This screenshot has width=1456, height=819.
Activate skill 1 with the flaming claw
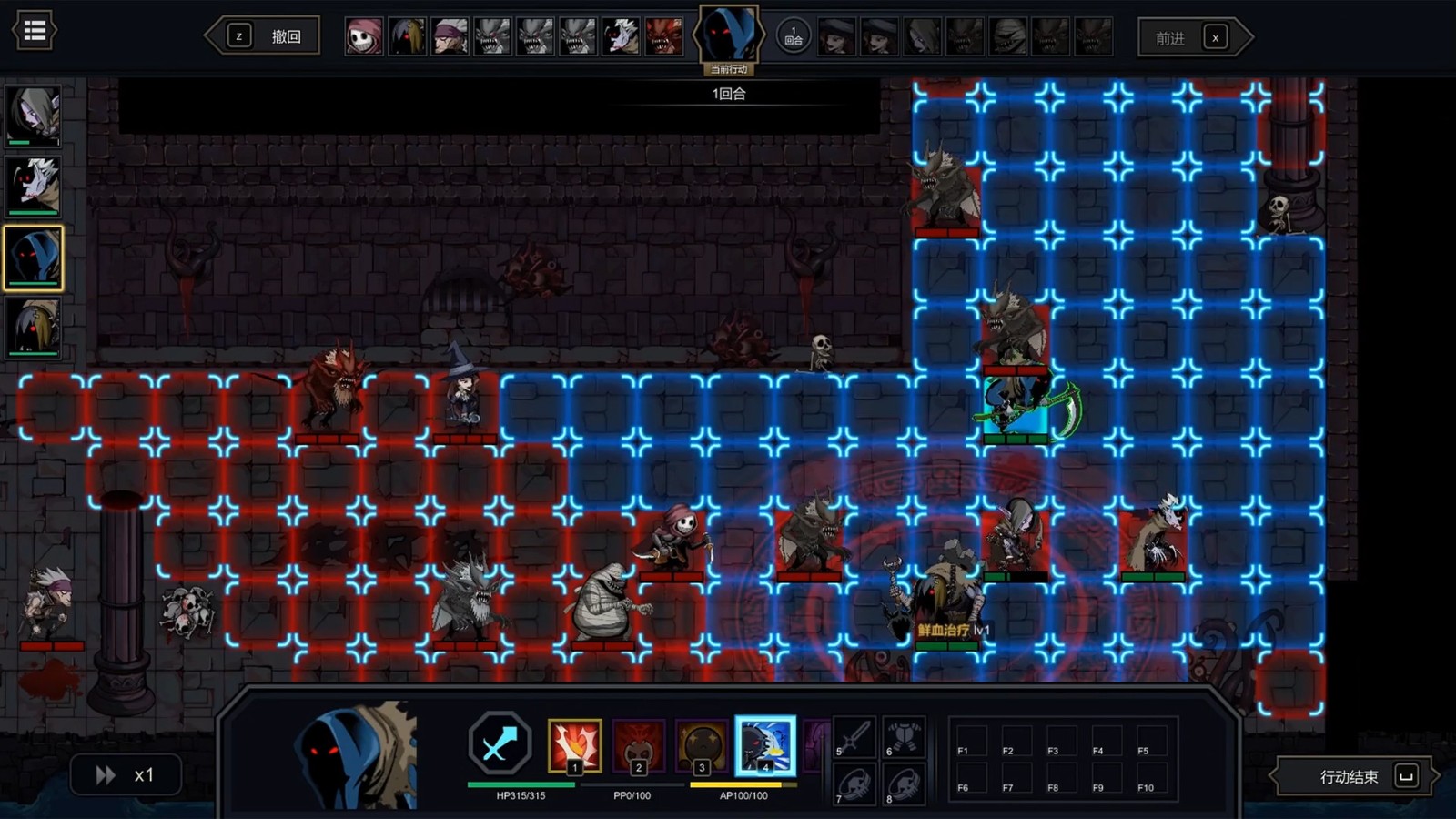(574, 745)
